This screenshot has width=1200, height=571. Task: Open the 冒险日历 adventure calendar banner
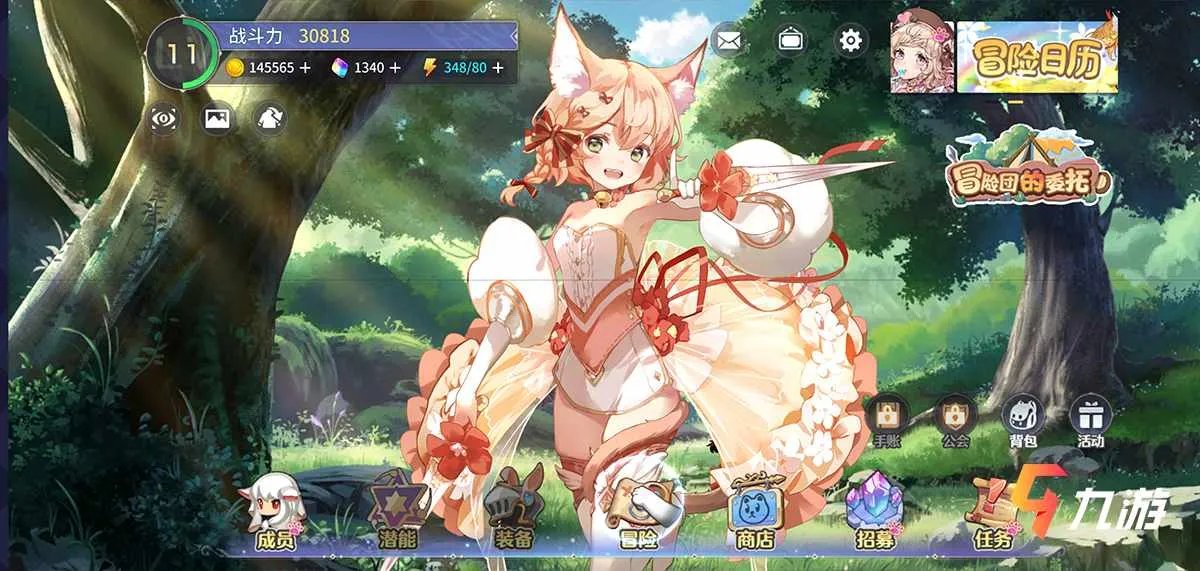click(1036, 58)
